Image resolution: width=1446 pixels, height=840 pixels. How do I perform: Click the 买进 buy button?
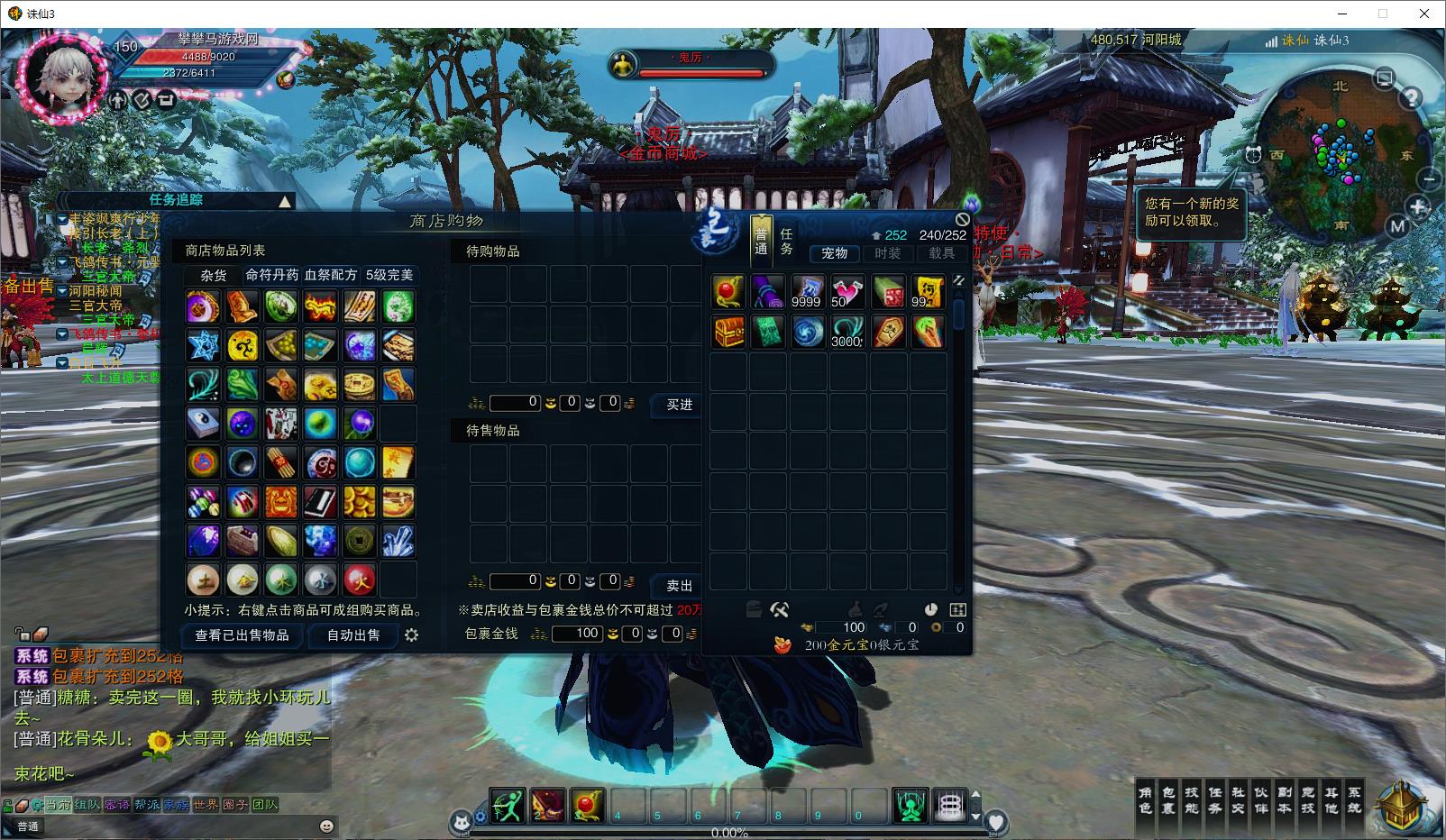click(679, 406)
